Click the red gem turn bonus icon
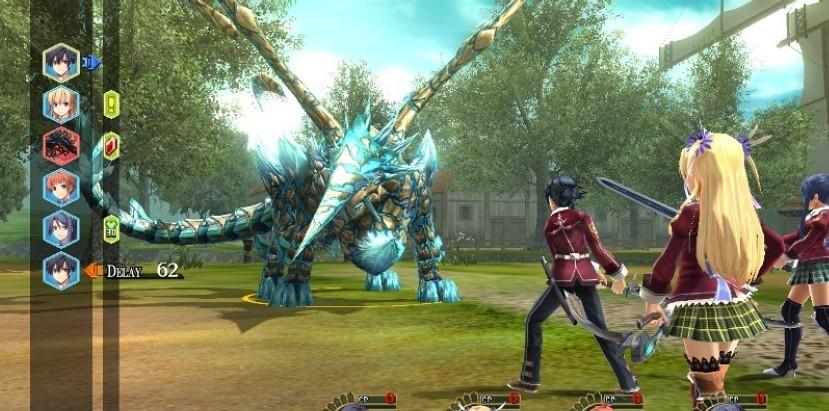 tap(111, 146)
